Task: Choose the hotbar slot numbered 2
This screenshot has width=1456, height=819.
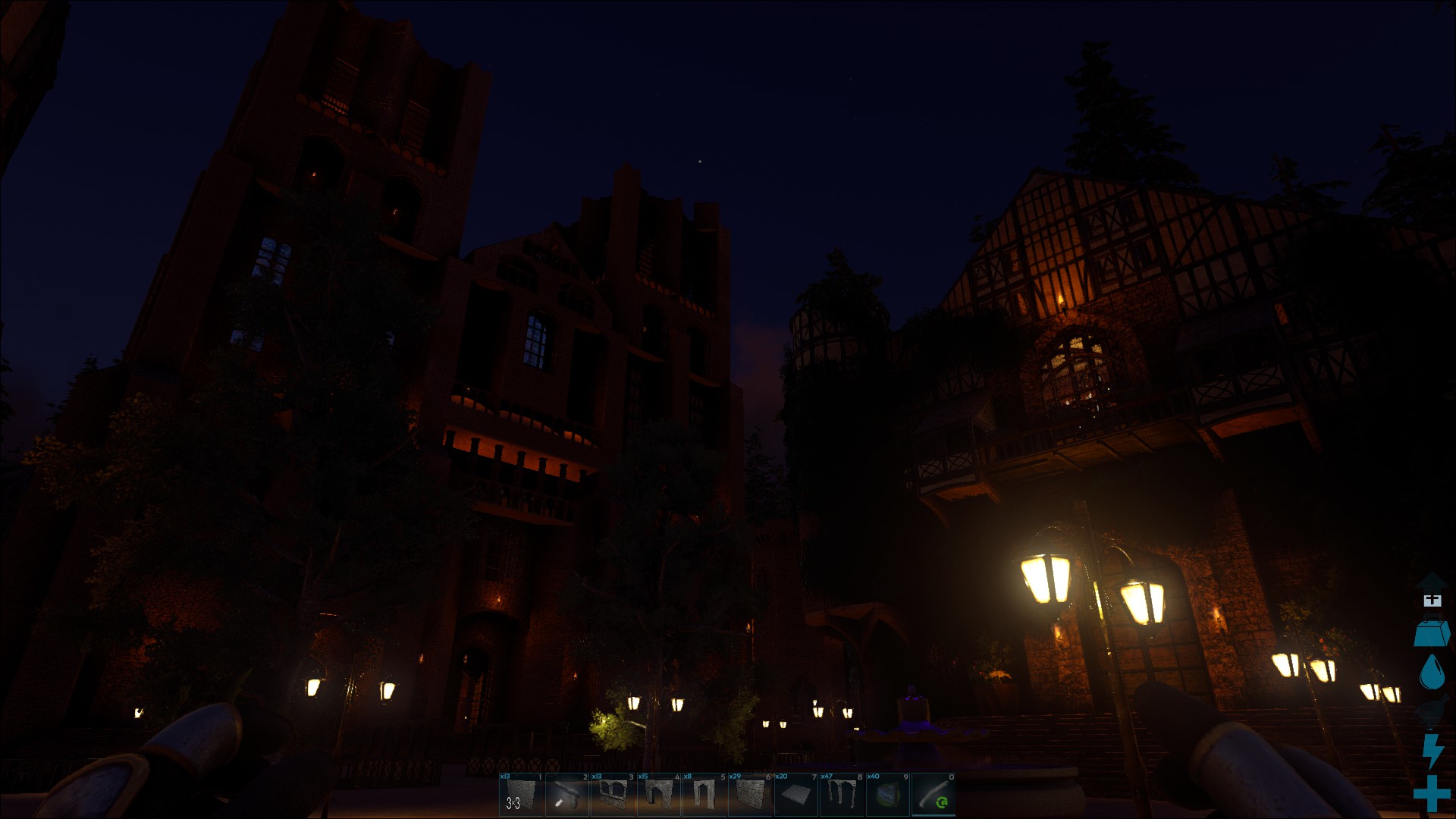Action: (x=567, y=795)
